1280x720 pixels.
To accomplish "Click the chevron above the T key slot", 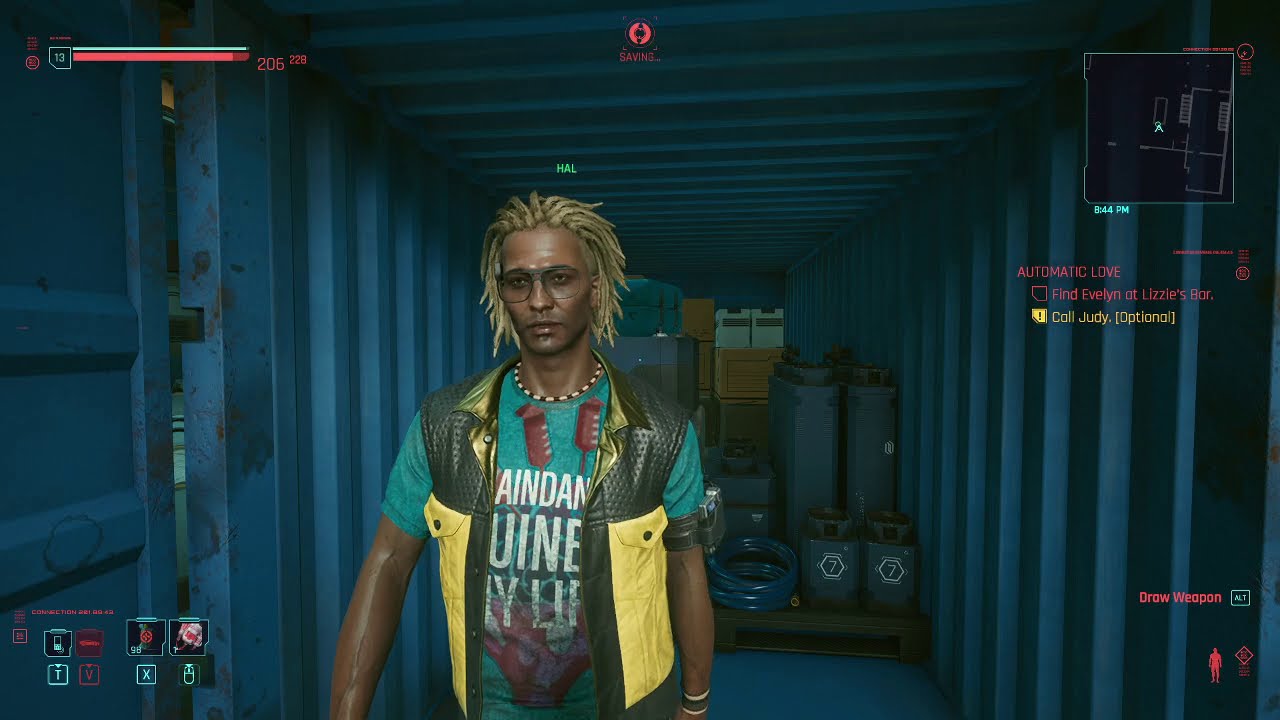I will pyautogui.click(x=57, y=666).
